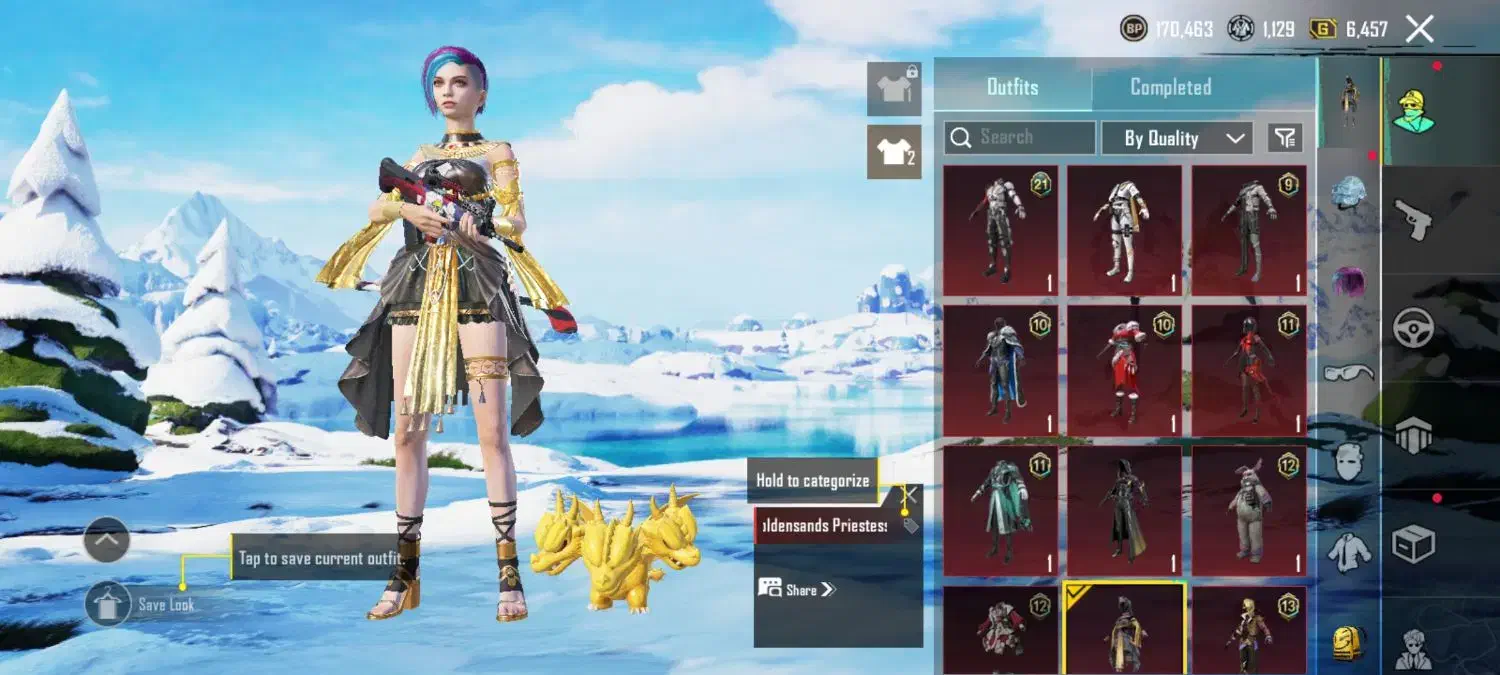Show the face mask category

(1348, 461)
